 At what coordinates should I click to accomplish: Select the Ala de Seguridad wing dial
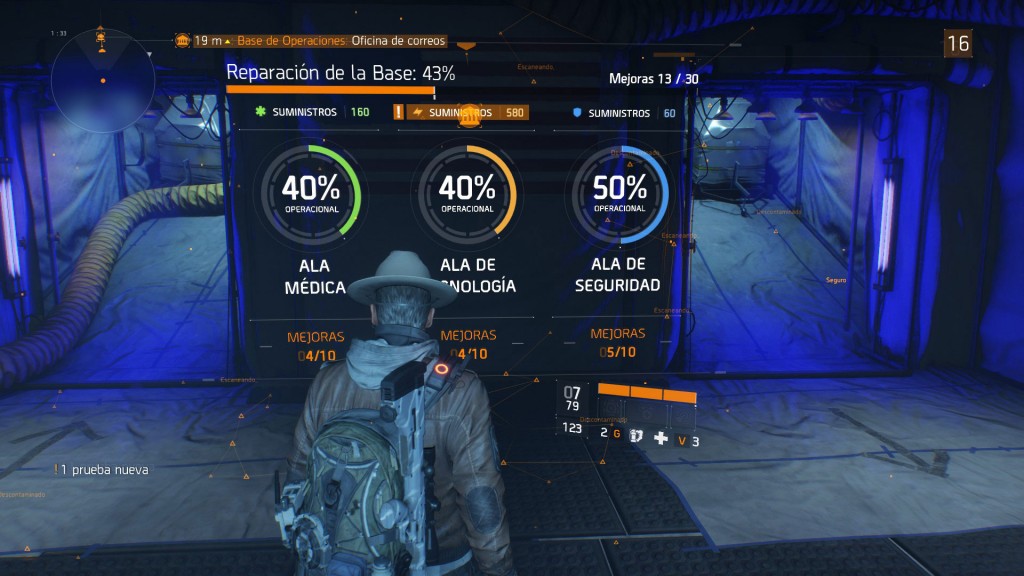point(619,192)
